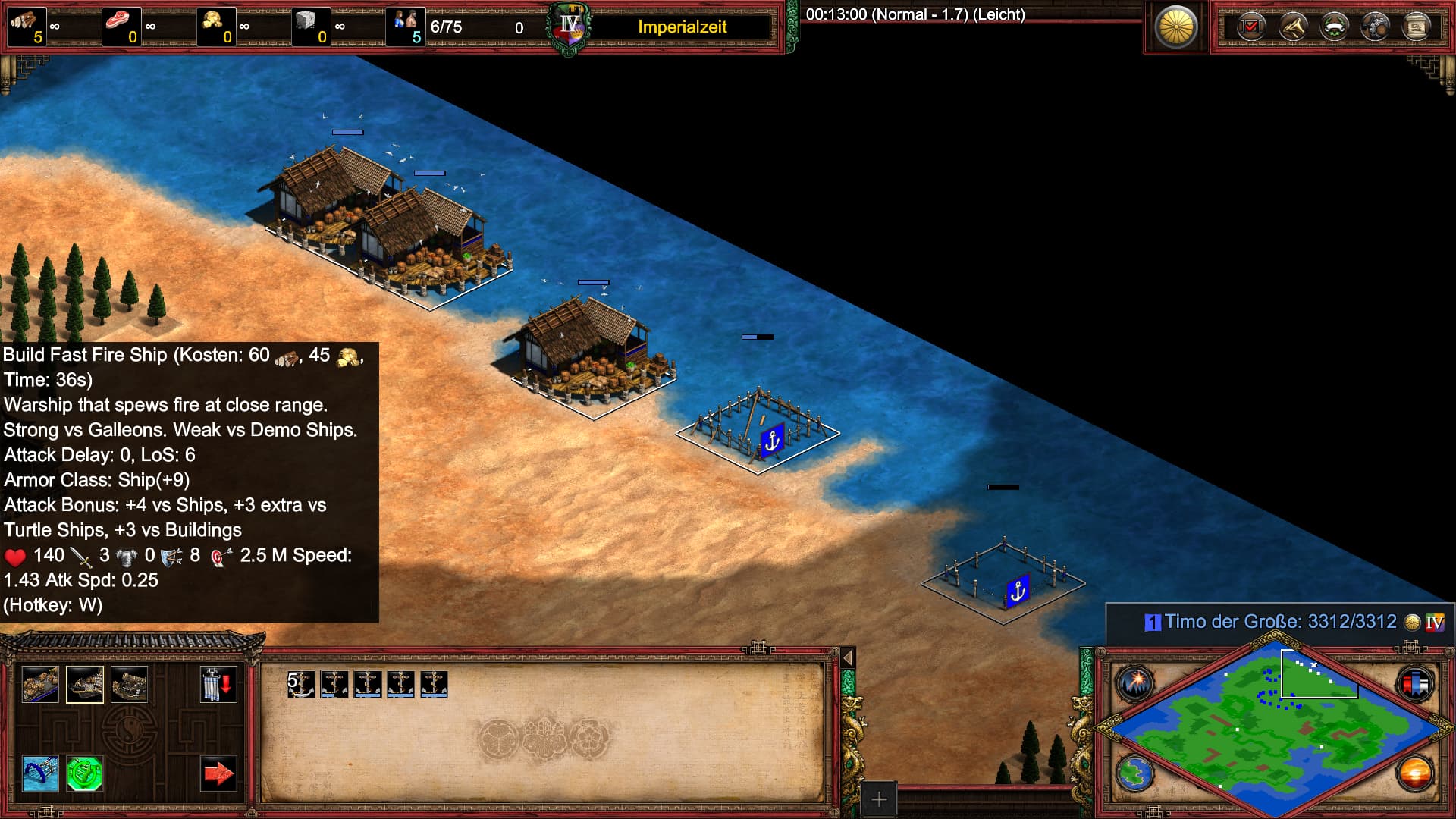The width and height of the screenshot is (1456, 819).
Task: Queue a Fishing Ship at the dock
Action: tap(39, 684)
